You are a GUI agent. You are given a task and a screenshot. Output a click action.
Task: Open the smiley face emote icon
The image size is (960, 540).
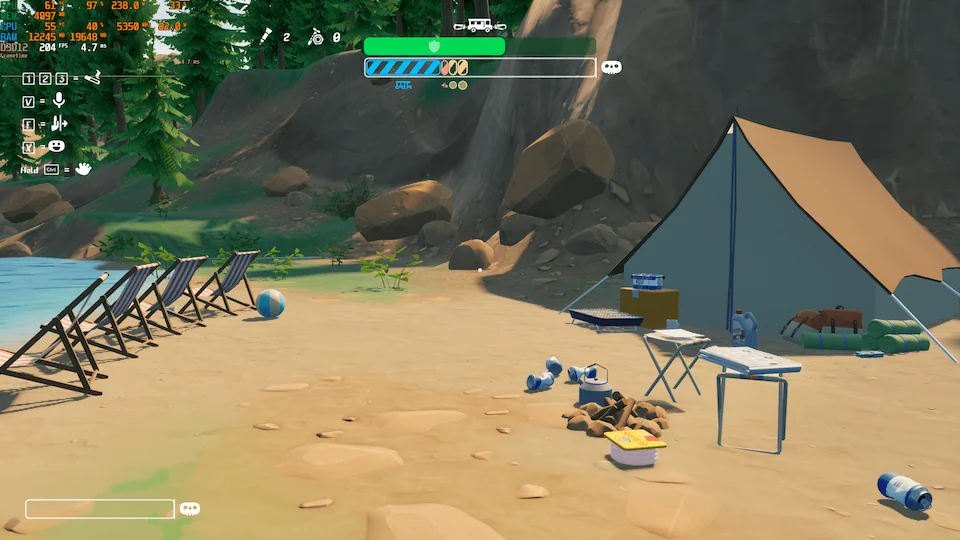[x=57, y=146]
